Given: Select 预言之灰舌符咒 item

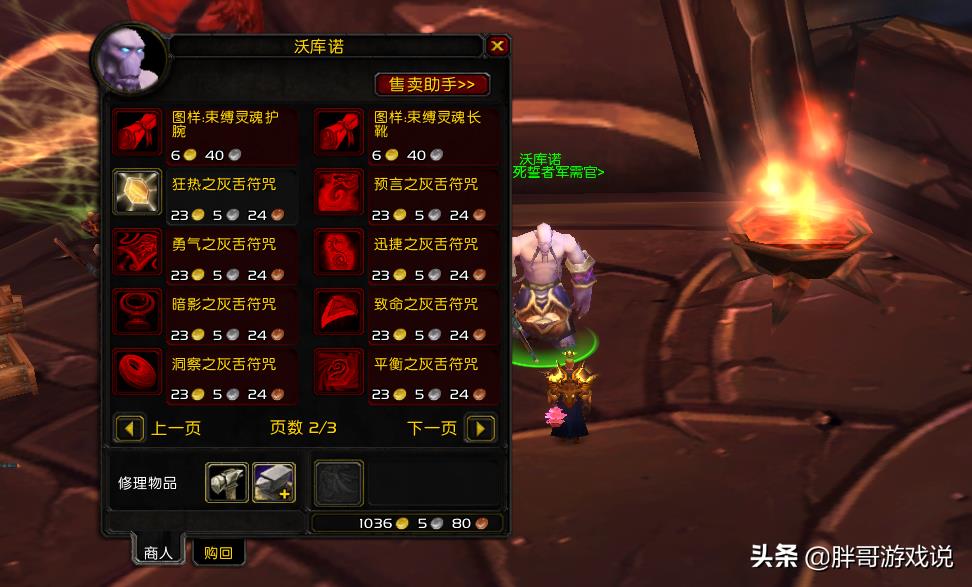Looking at the screenshot, I should coord(339,191).
